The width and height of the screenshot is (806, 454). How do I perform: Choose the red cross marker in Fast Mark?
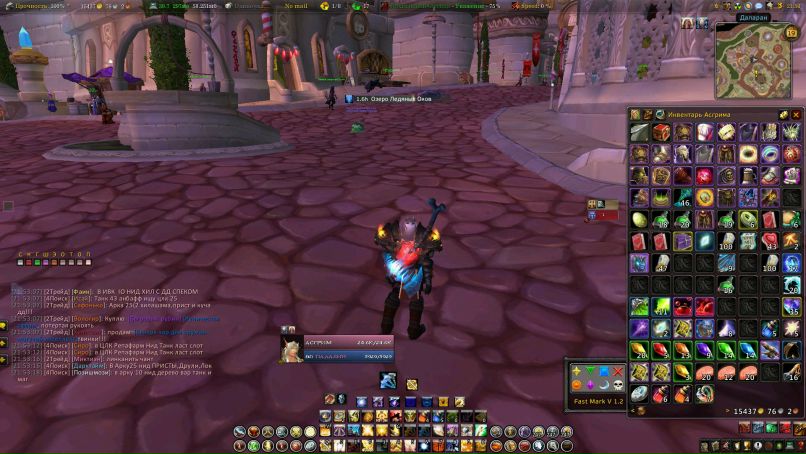620,372
